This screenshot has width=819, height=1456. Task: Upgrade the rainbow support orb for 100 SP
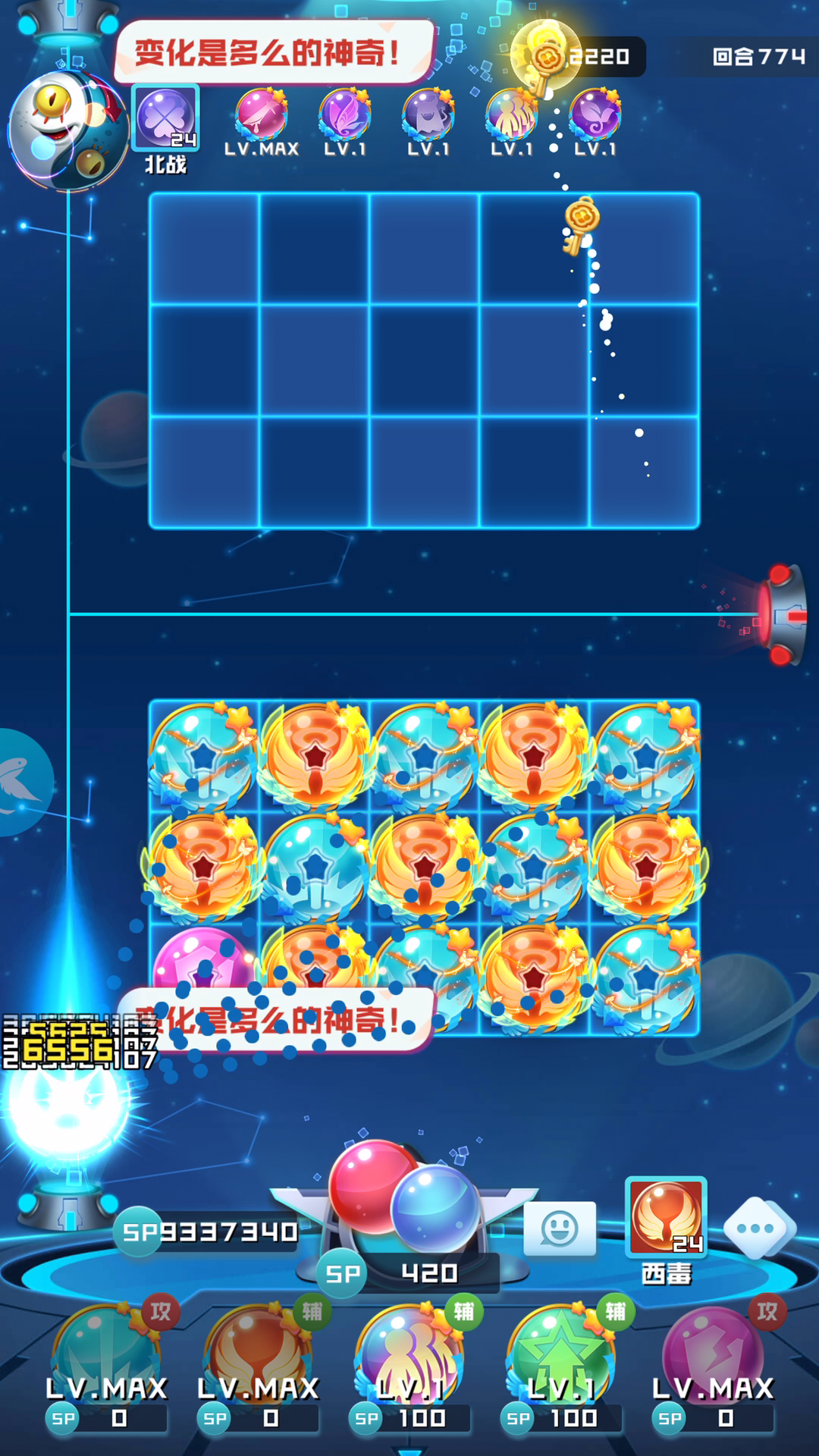(x=409, y=1357)
